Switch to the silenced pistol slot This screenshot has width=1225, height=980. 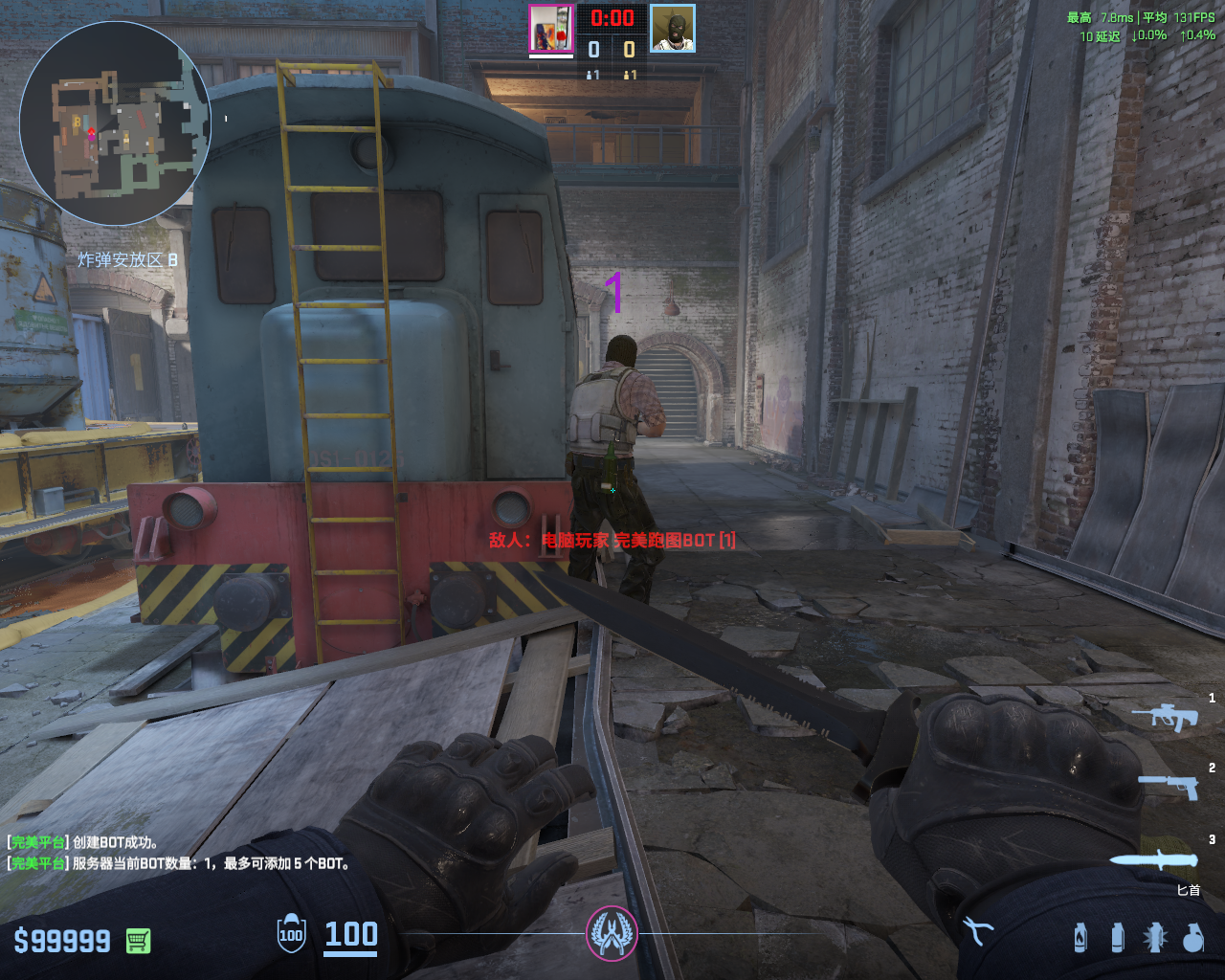tap(1169, 786)
